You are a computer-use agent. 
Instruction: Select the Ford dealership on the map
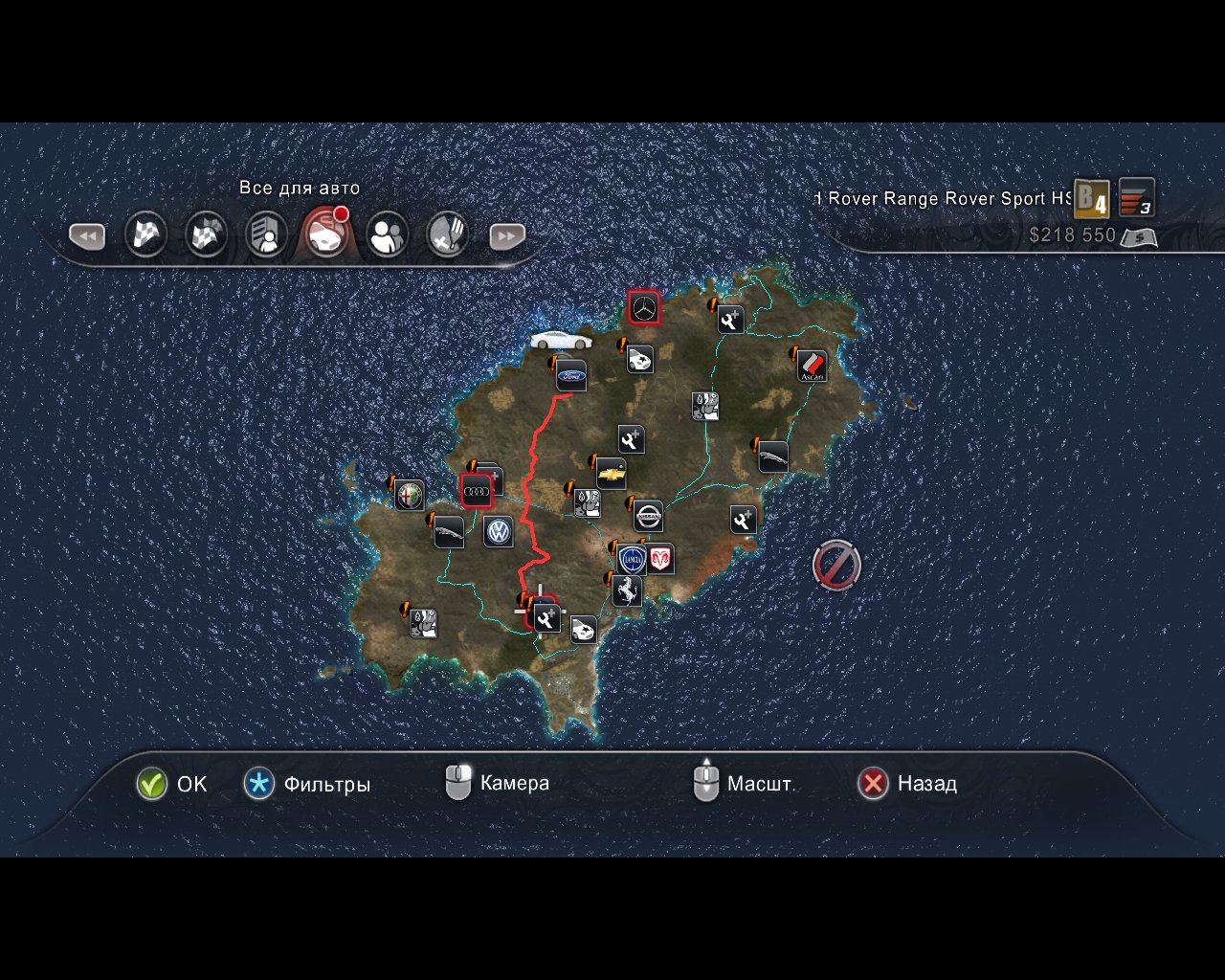click(571, 376)
